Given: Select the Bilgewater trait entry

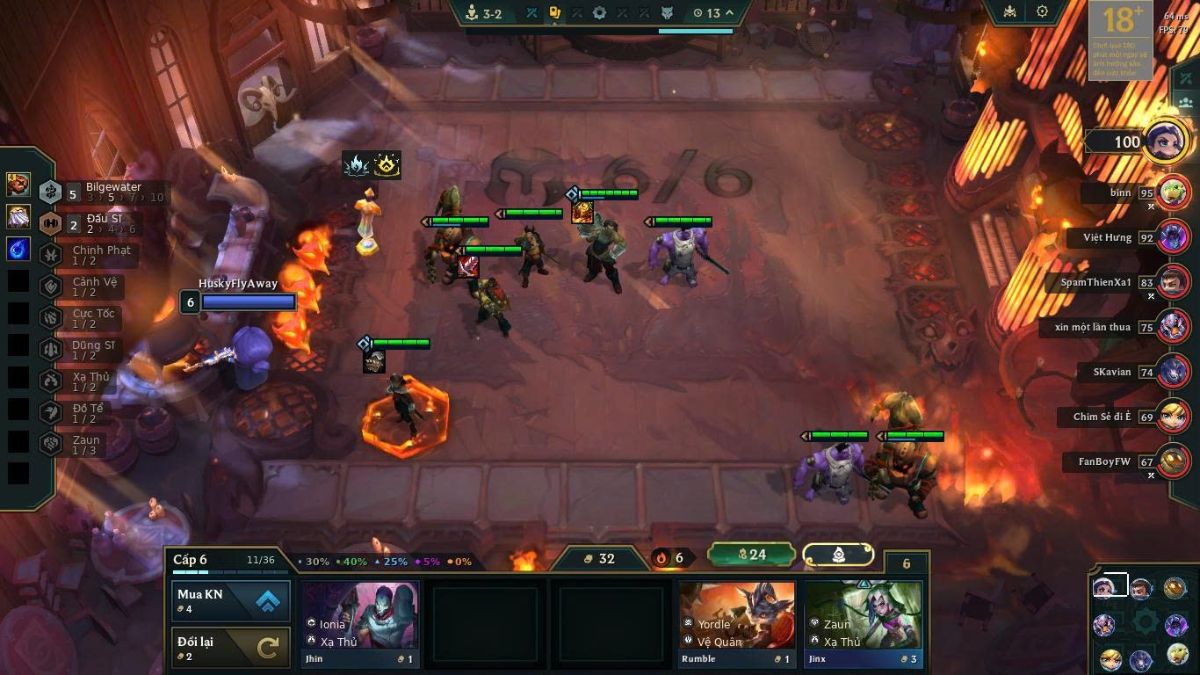Looking at the screenshot, I should pyautogui.click(x=100, y=191).
